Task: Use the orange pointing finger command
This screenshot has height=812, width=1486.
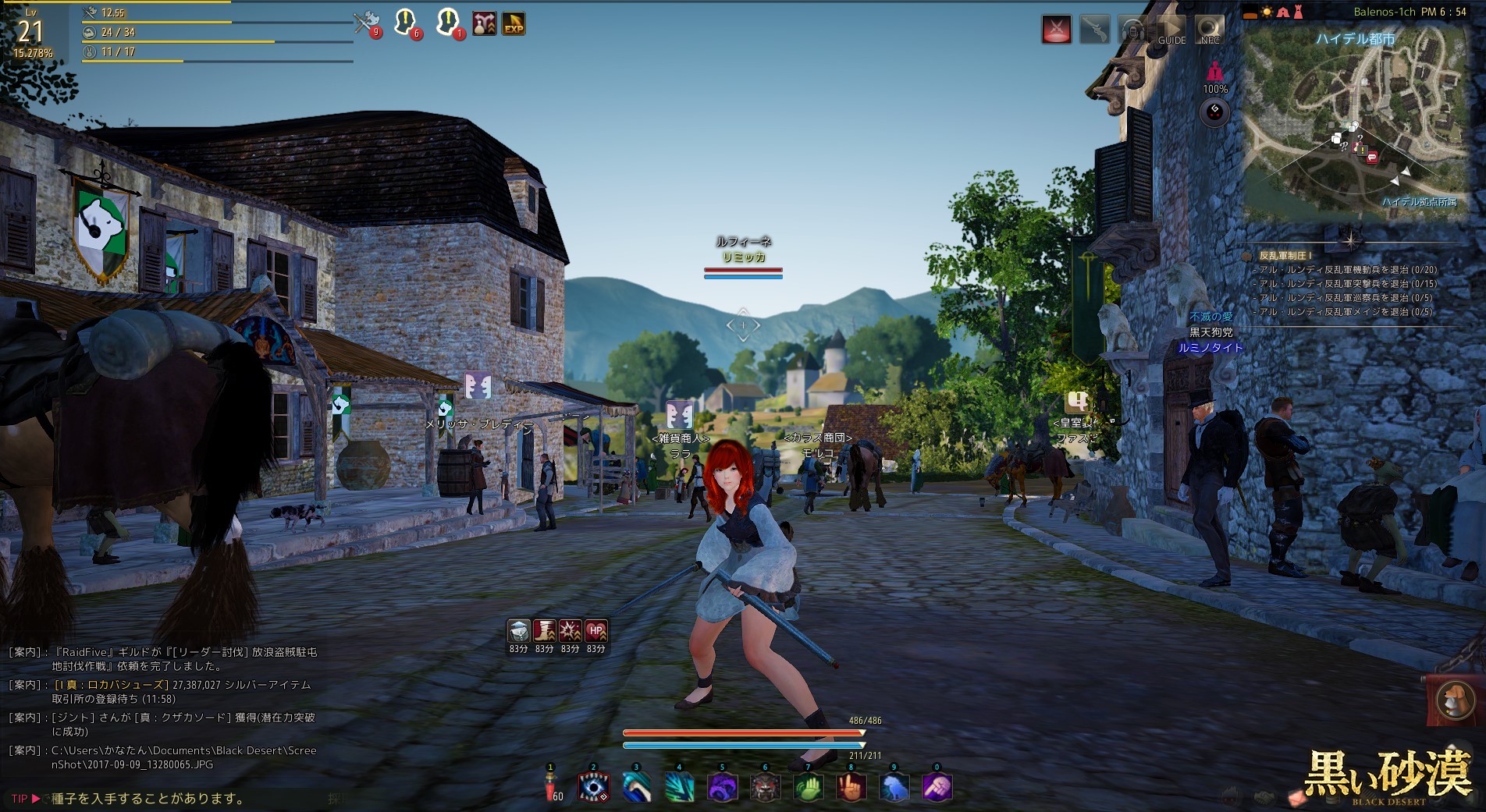Action: 851,787
